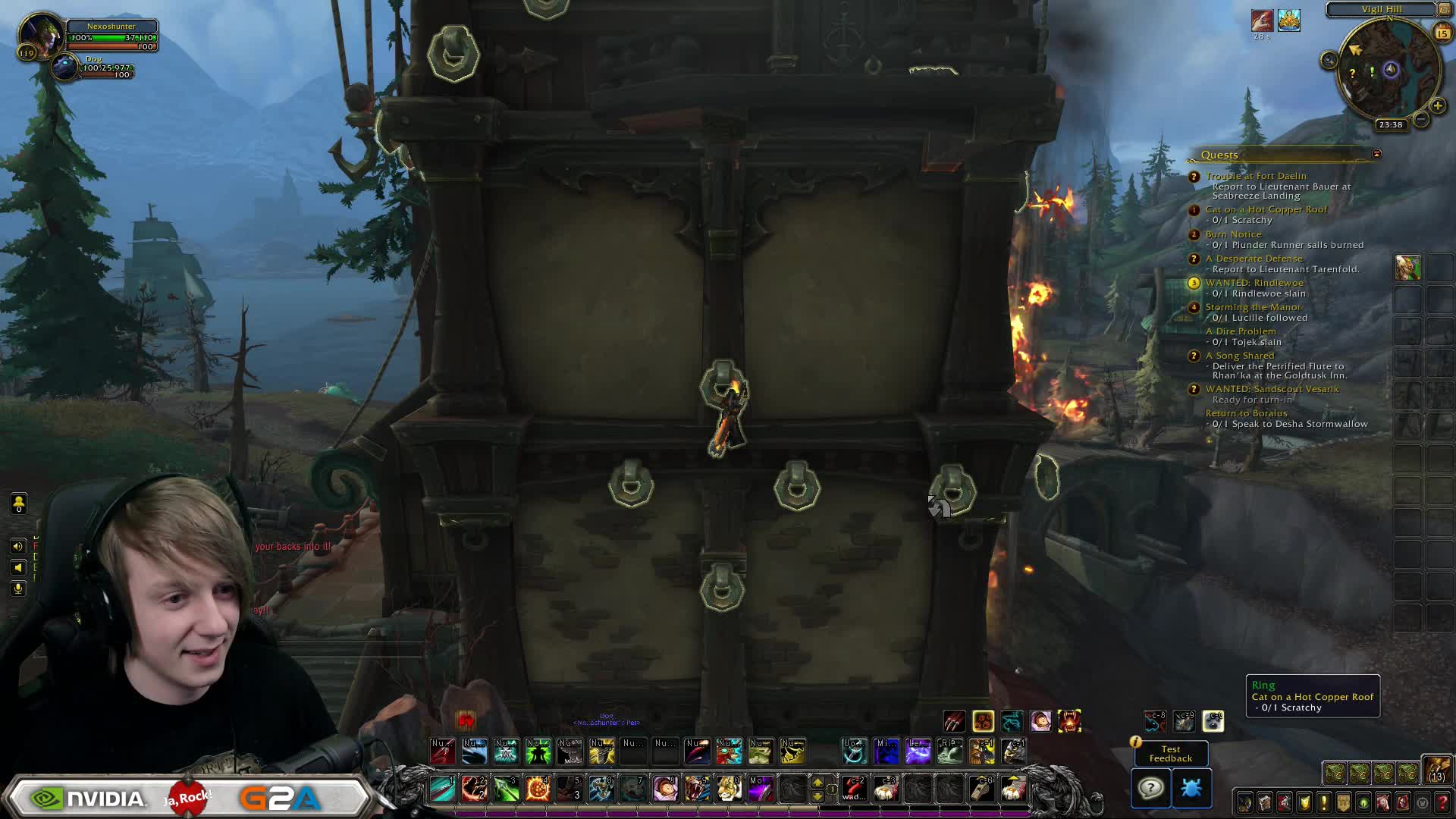Open the backpack bag slot
The width and height of the screenshot is (1456, 819).
(x=1436, y=769)
